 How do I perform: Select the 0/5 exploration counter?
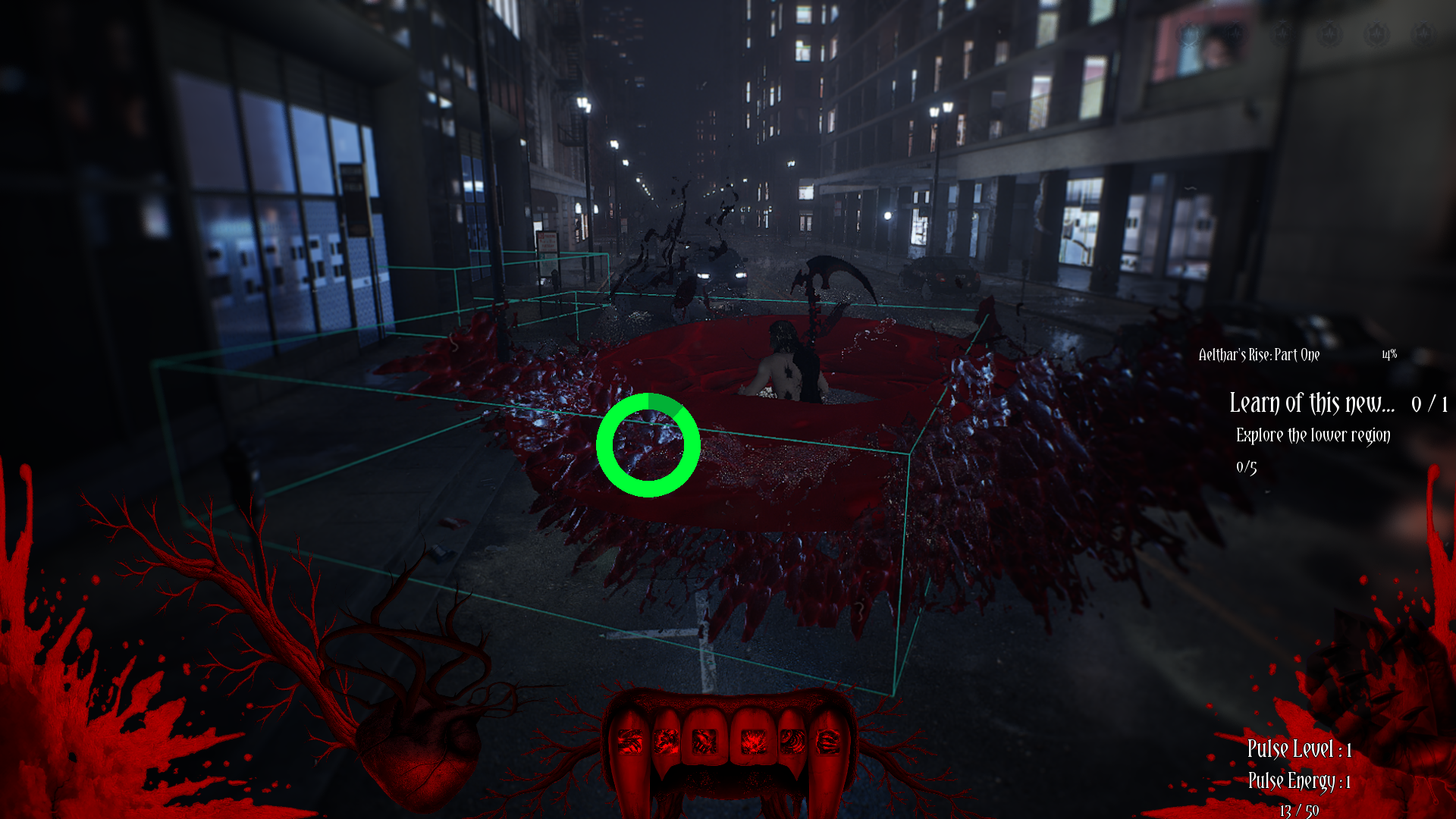coord(1247,468)
